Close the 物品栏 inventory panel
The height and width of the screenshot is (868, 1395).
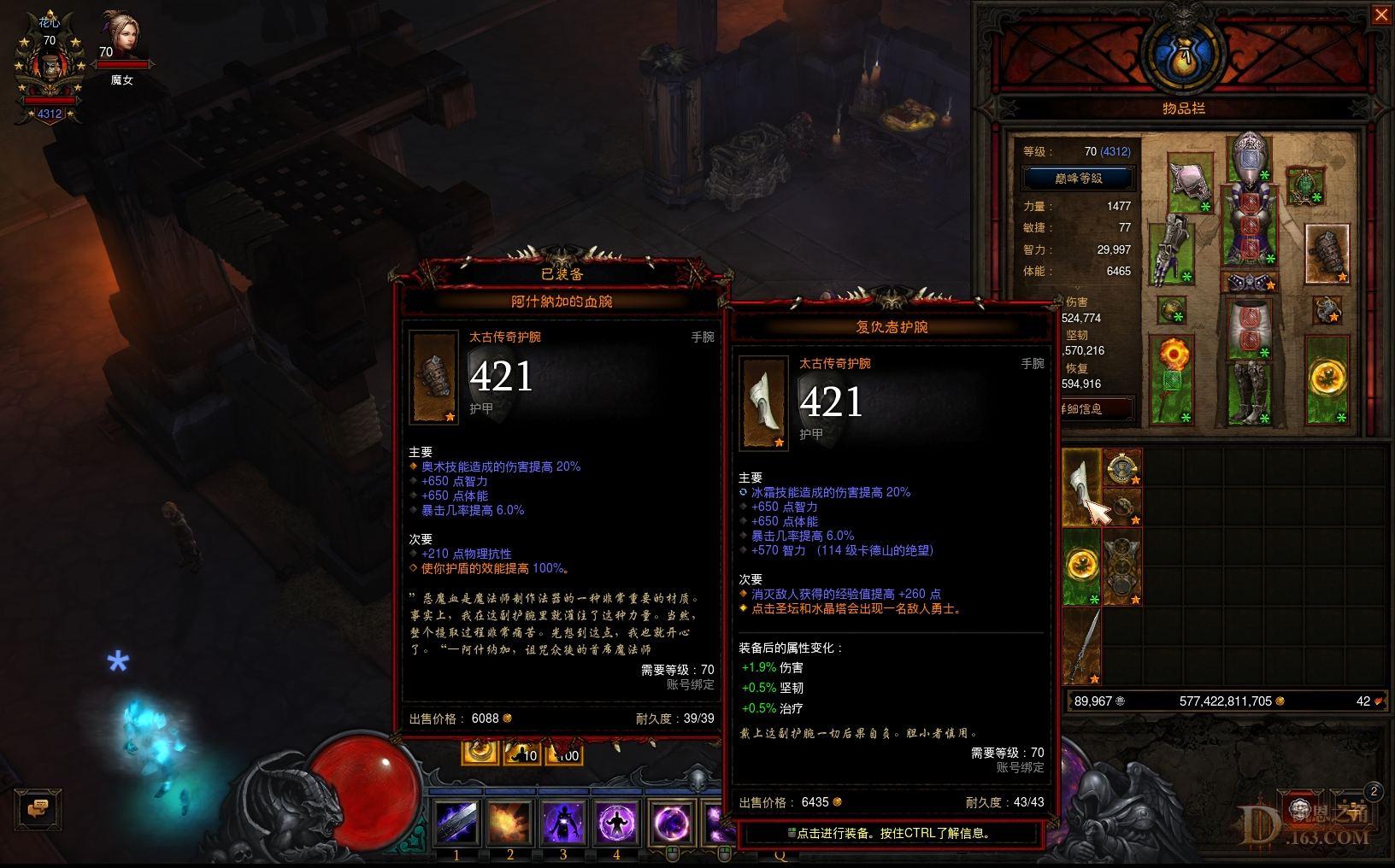click(x=1383, y=15)
